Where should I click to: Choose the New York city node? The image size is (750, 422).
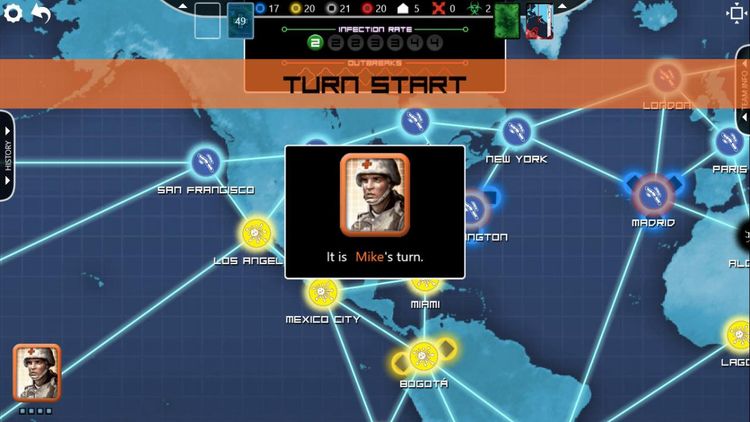pyautogui.click(x=516, y=131)
